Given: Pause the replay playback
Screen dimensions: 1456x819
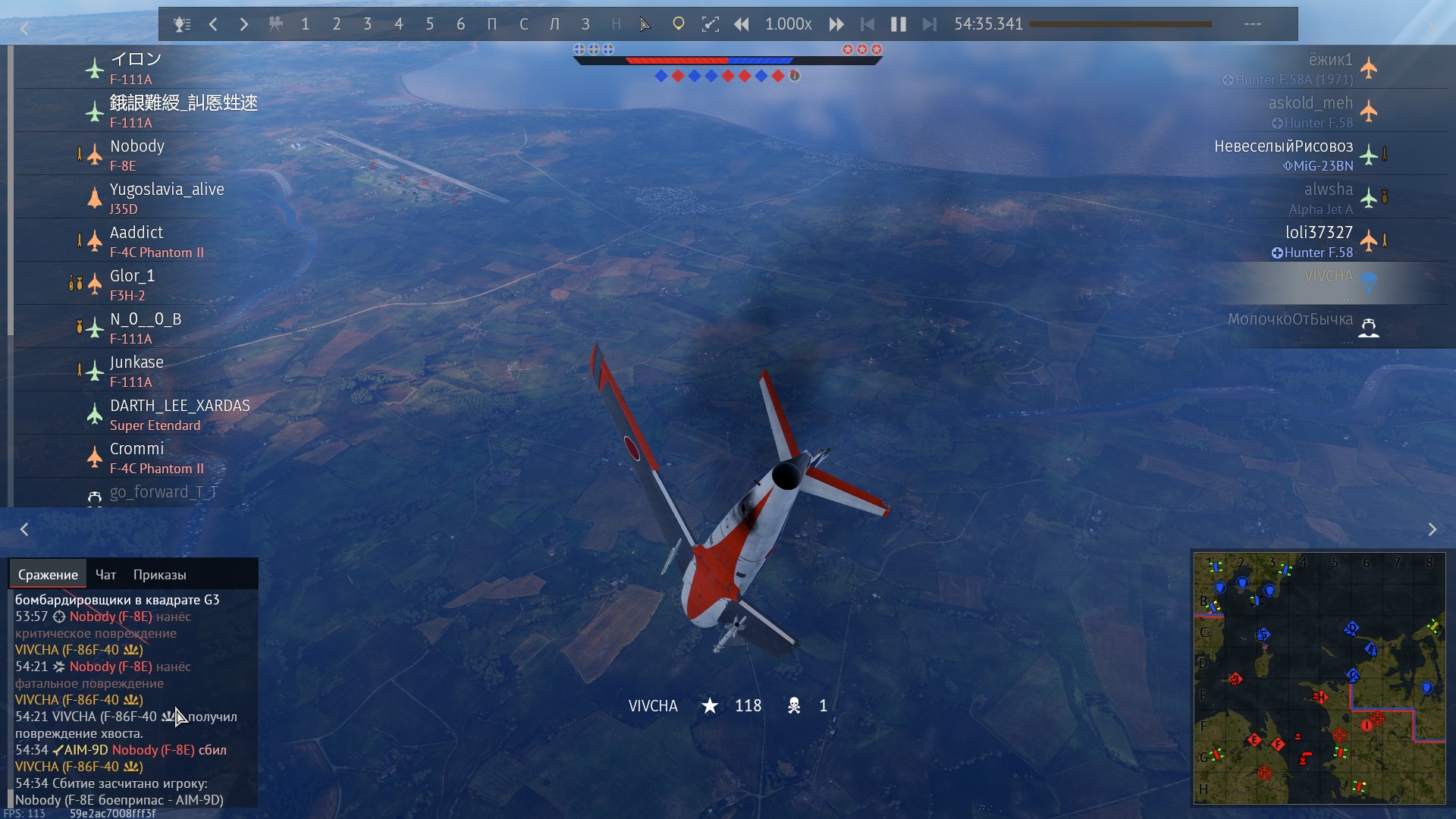Looking at the screenshot, I should [x=898, y=24].
